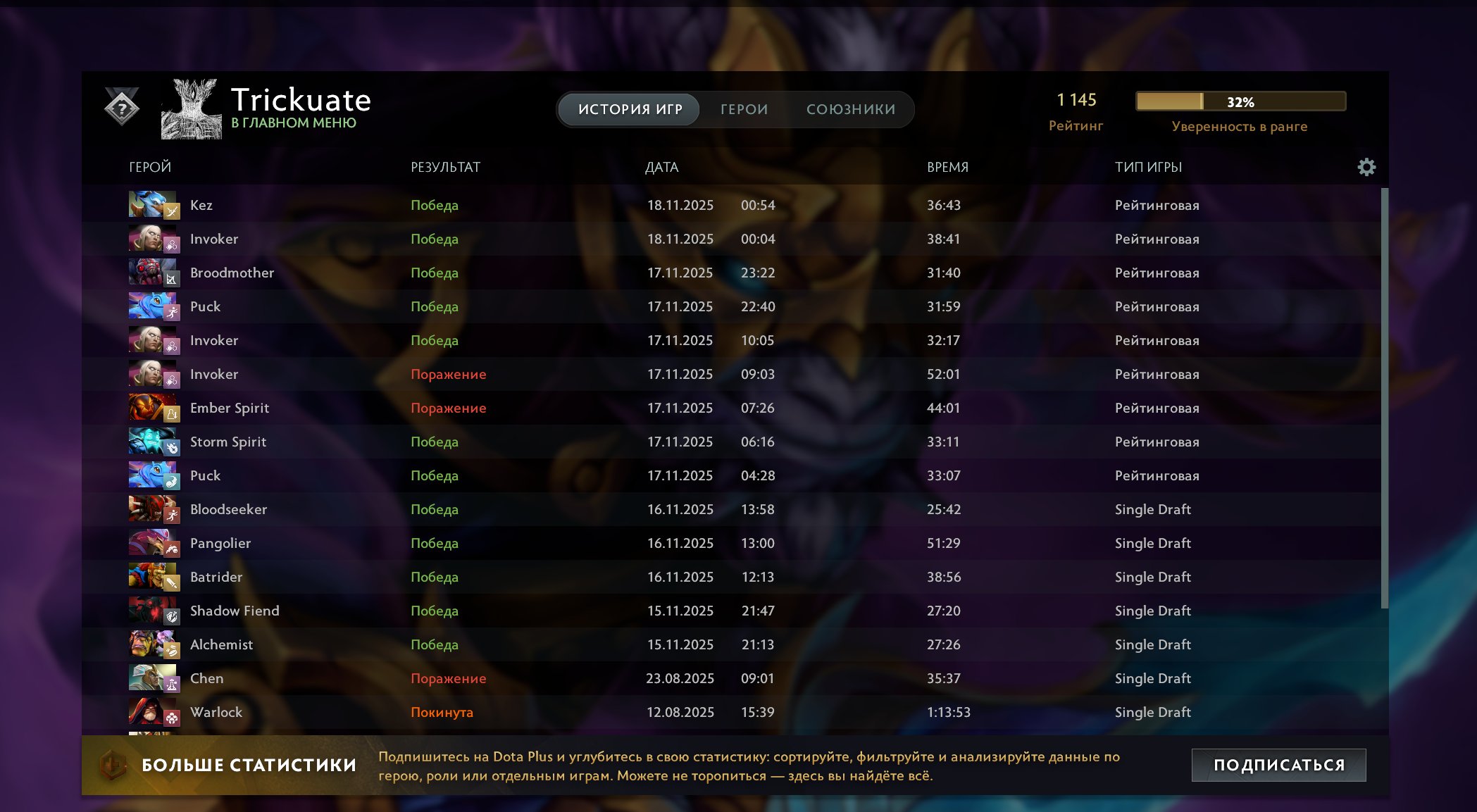Open the match history table settings gear
Screen dimensions: 1477x812
[1367, 167]
